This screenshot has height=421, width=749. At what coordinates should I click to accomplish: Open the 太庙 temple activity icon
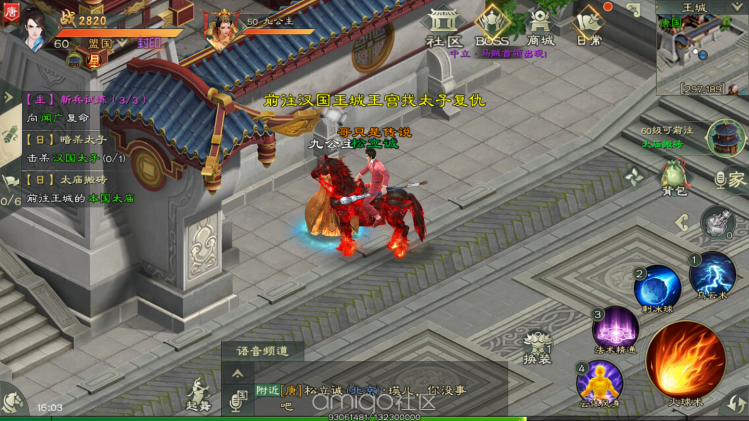(x=725, y=138)
